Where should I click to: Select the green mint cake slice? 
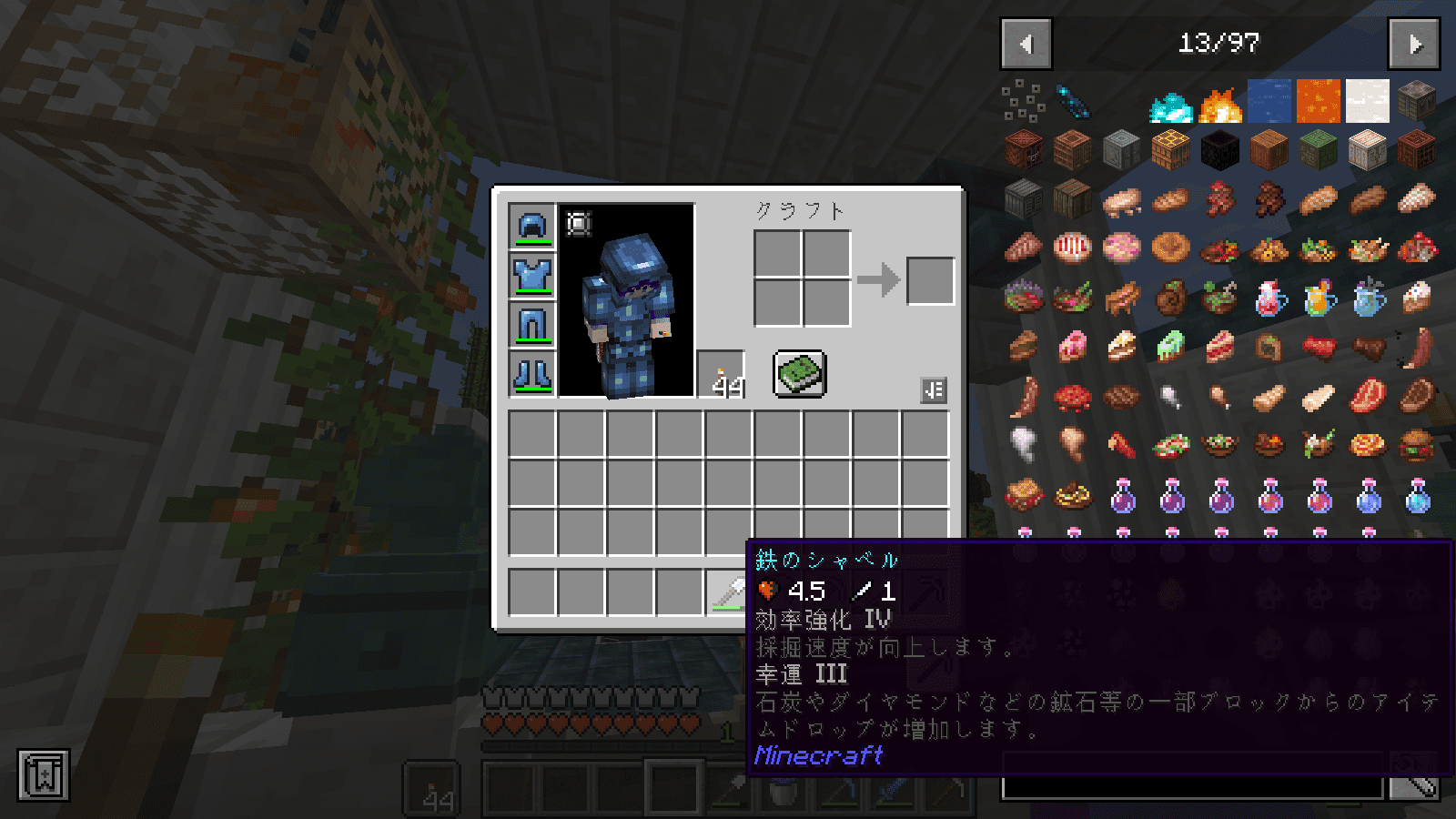(x=1171, y=347)
